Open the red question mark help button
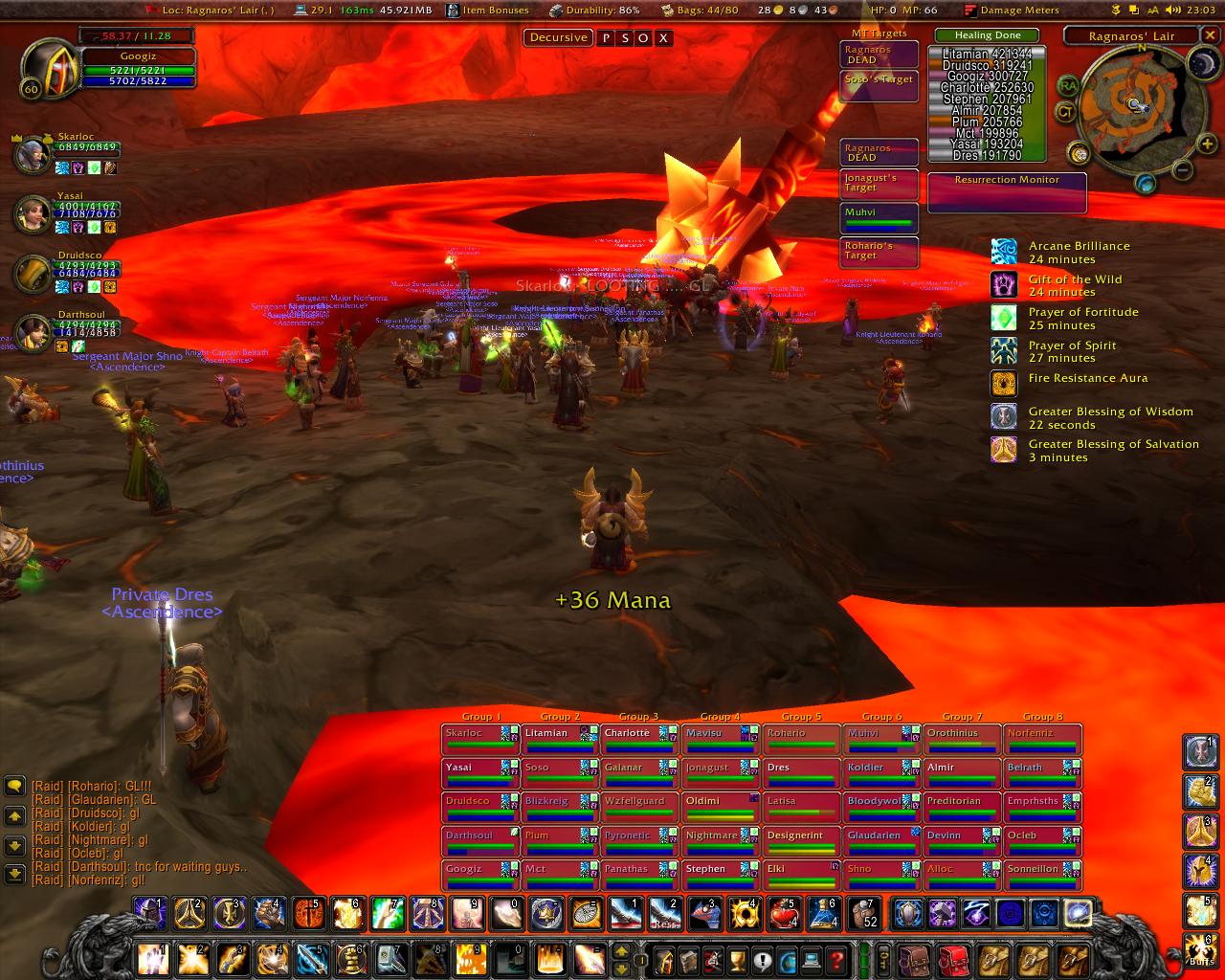 (835, 959)
